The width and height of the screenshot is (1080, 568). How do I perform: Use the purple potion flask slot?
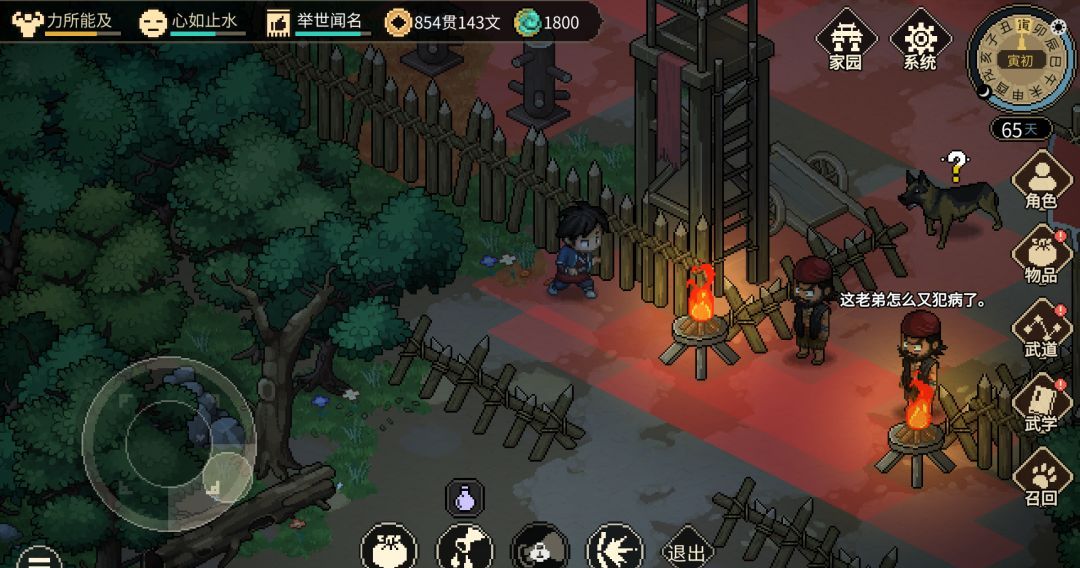(464, 497)
